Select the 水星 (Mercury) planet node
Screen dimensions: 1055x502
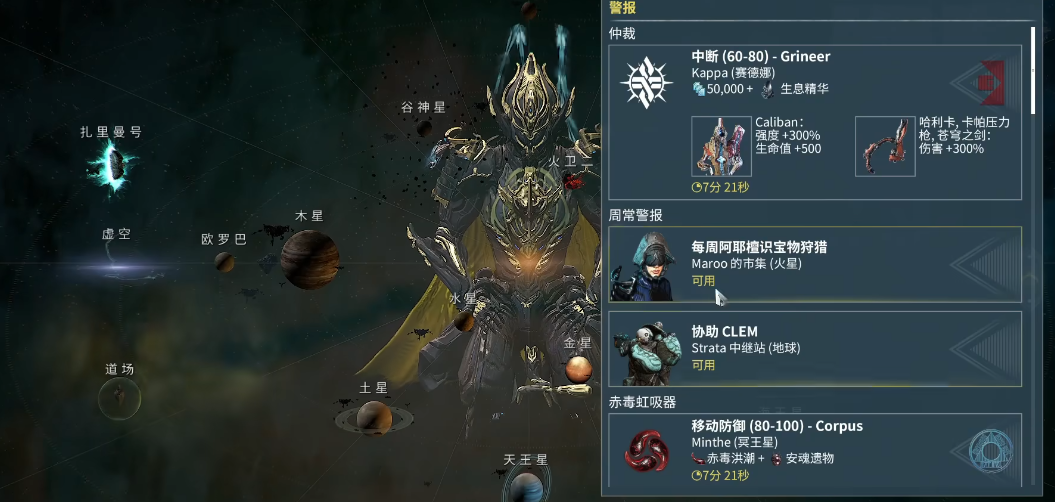[x=464, y=321]
